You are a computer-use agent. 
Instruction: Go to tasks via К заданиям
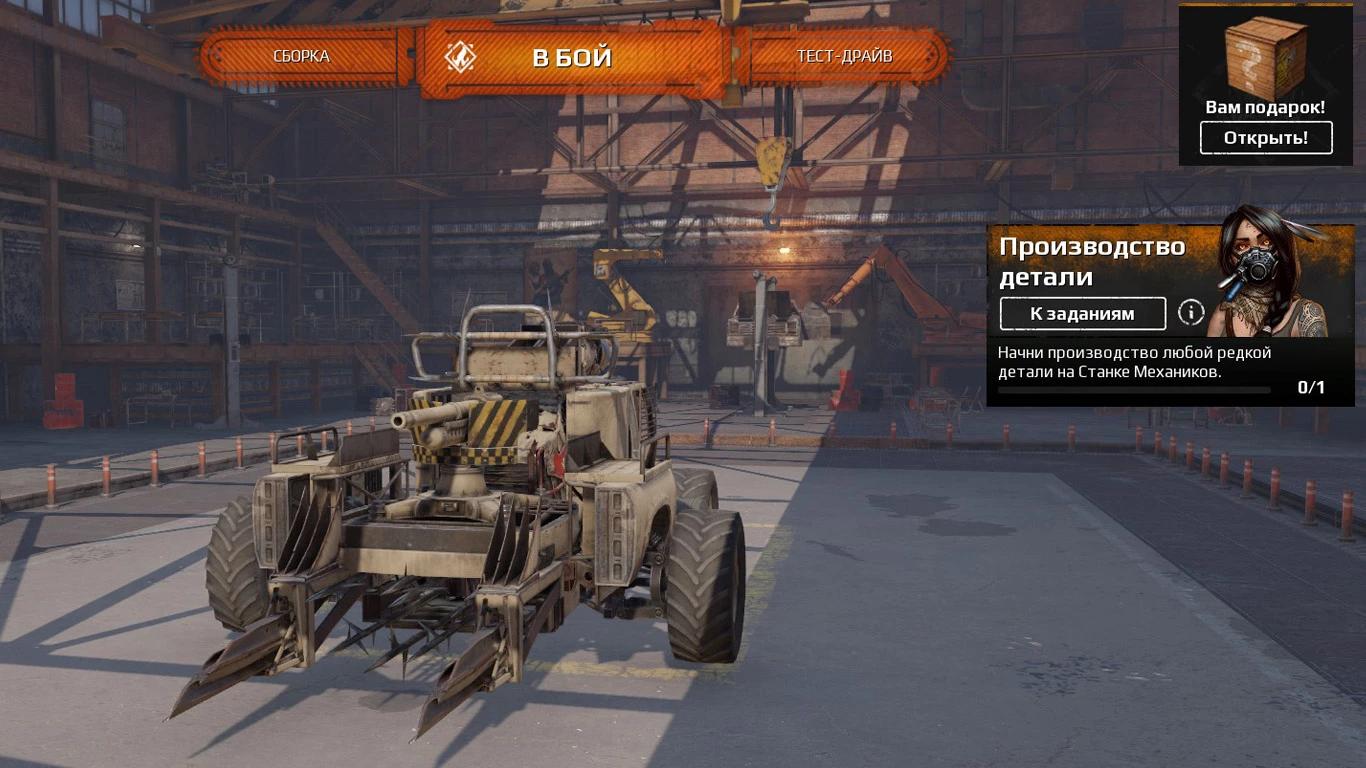point(1082,313)
